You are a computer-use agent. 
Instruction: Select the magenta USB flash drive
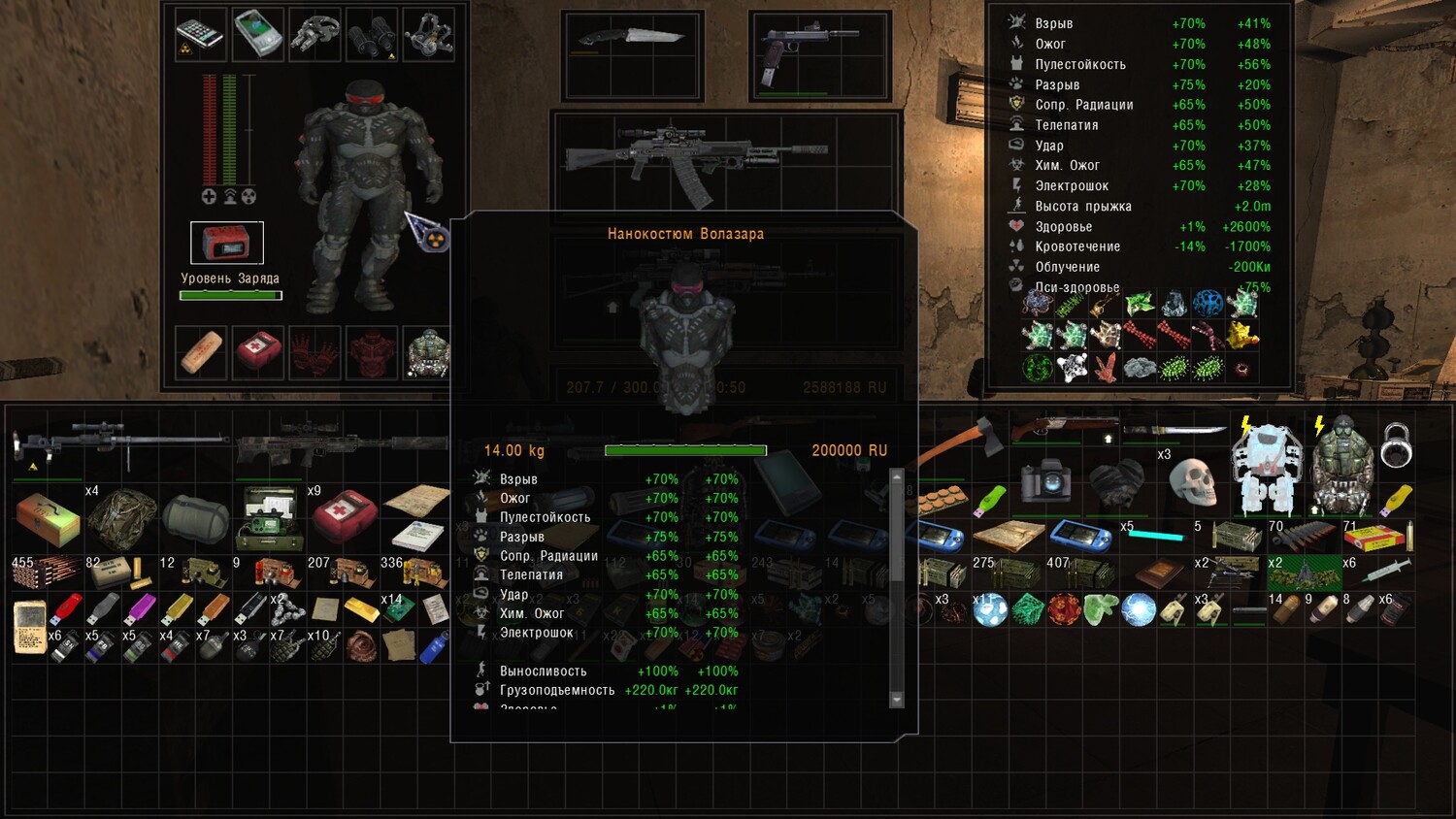click(139, 610)
